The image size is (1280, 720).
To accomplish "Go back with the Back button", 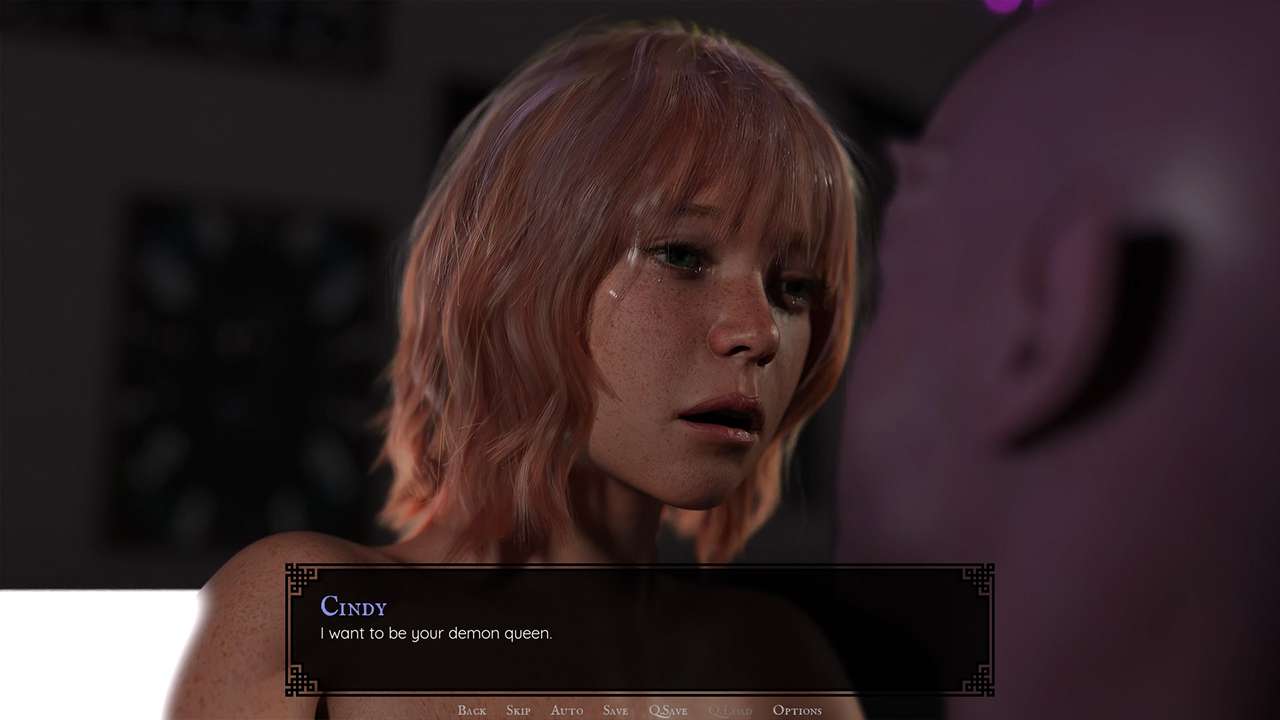I will pos(471,710).
